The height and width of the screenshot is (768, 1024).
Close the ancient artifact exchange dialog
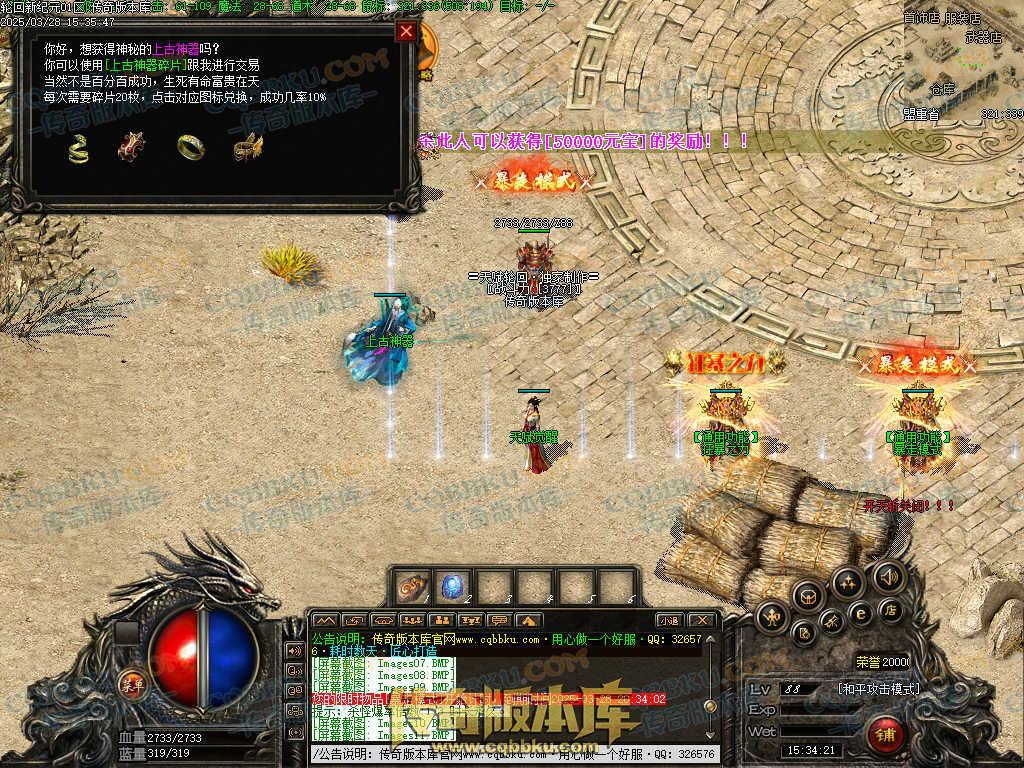[406, 31]
